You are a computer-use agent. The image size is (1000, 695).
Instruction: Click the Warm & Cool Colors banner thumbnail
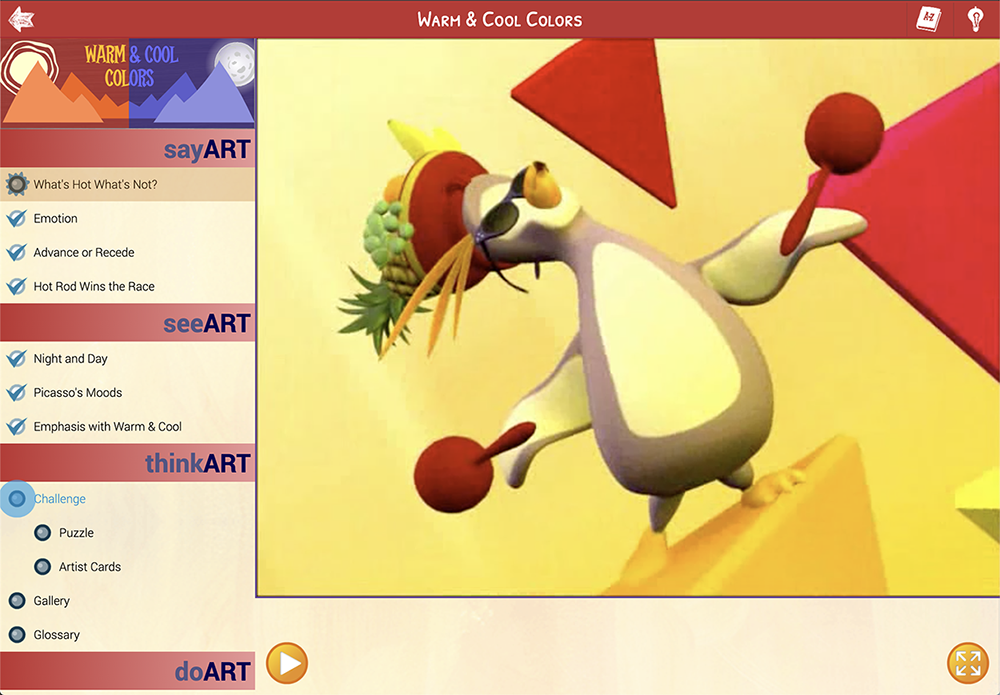127,83
